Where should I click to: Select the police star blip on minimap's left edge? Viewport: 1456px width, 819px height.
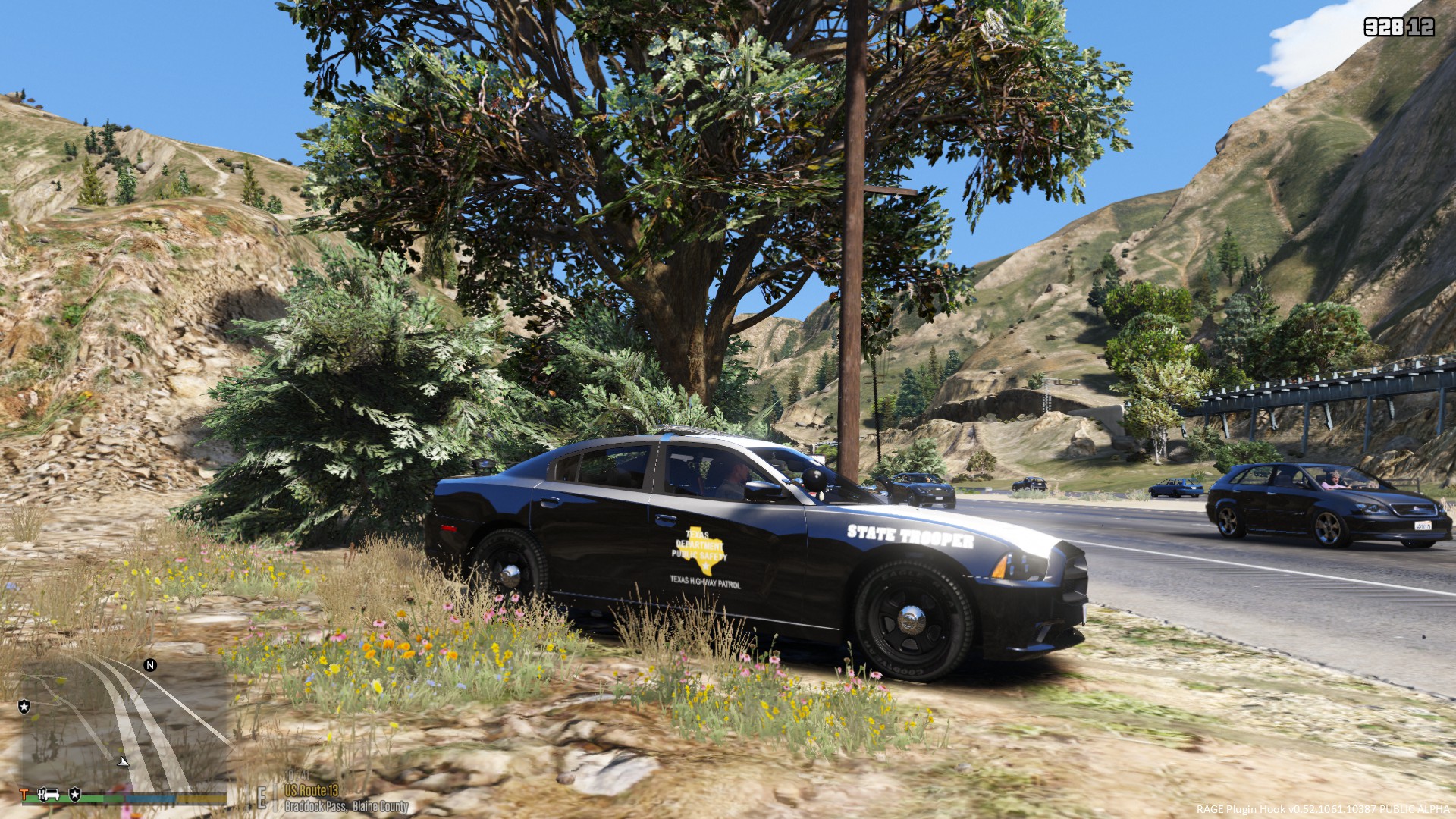[24, 707]
